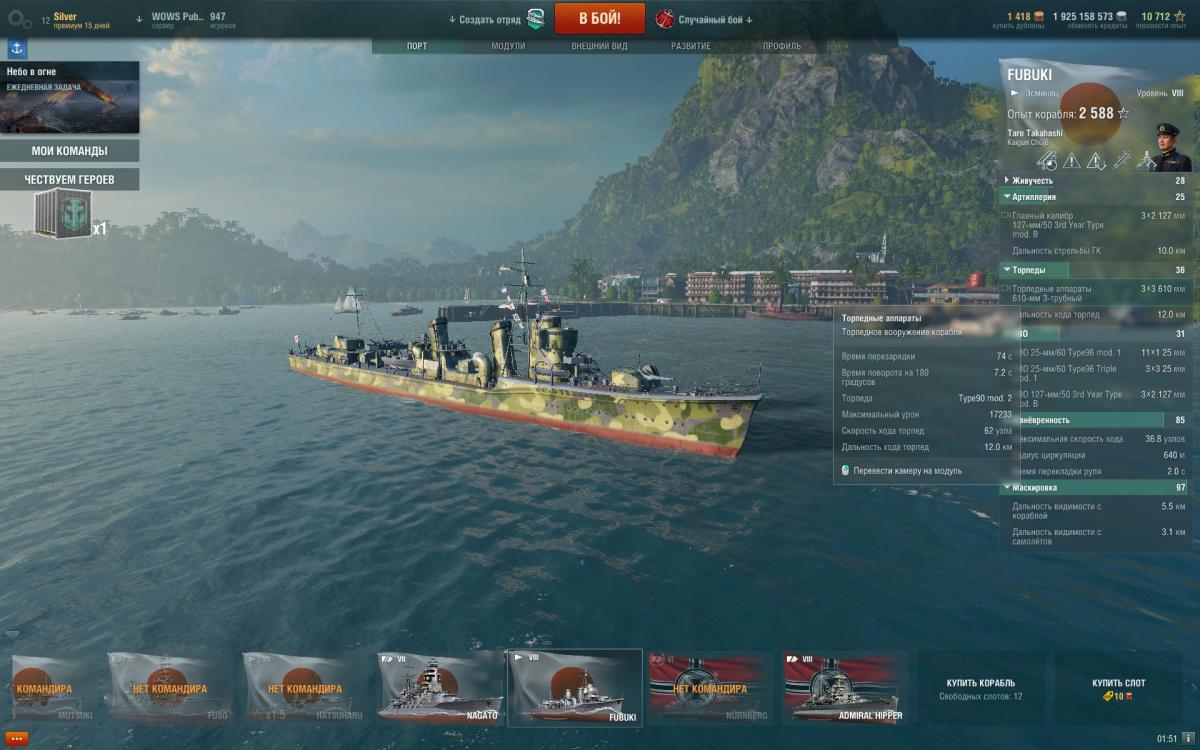Click the Мои команды button
This screenshot has height=750, width=1200.
click(70, 151)
